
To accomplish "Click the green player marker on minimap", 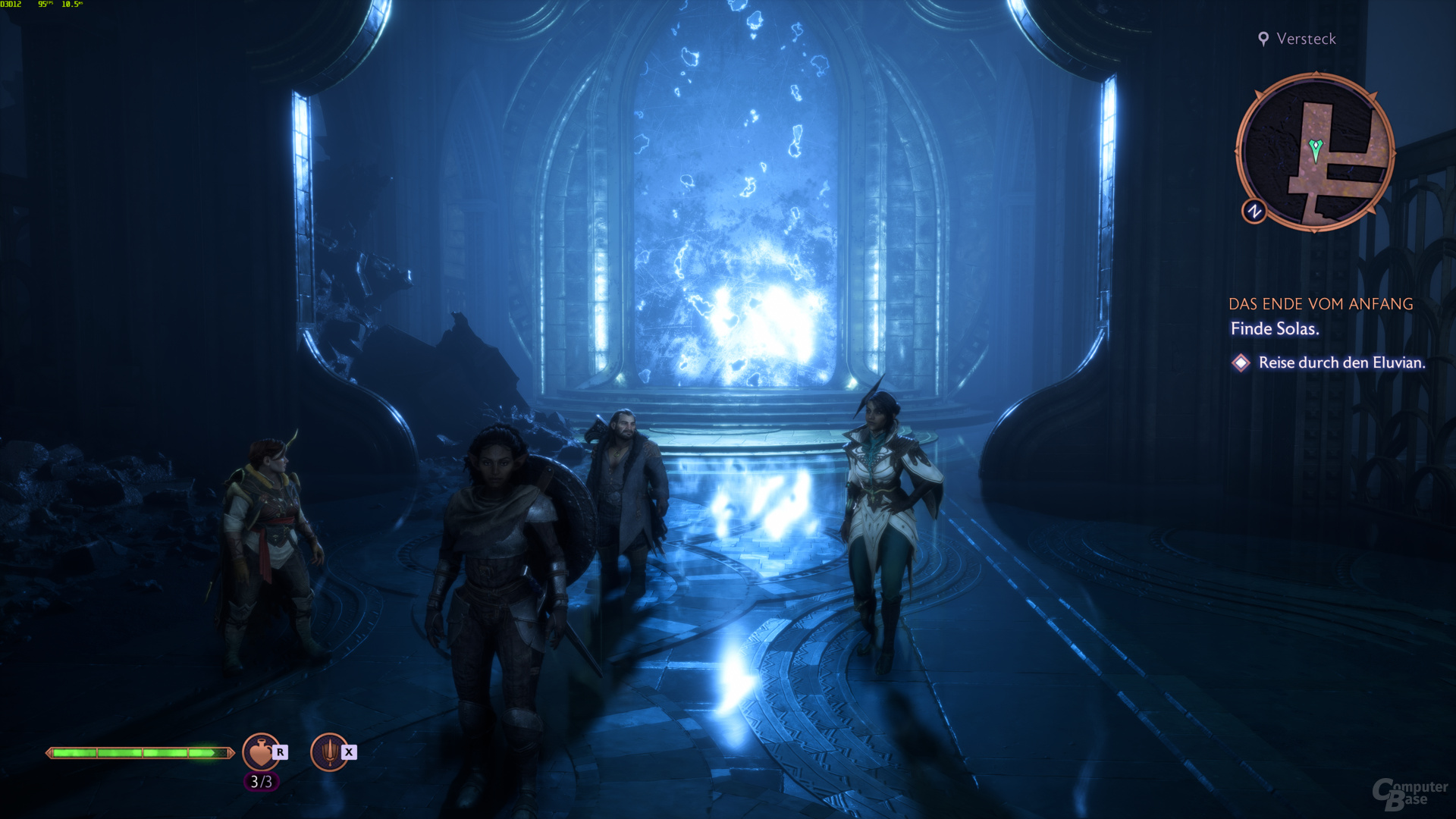I will point(1316,148).
